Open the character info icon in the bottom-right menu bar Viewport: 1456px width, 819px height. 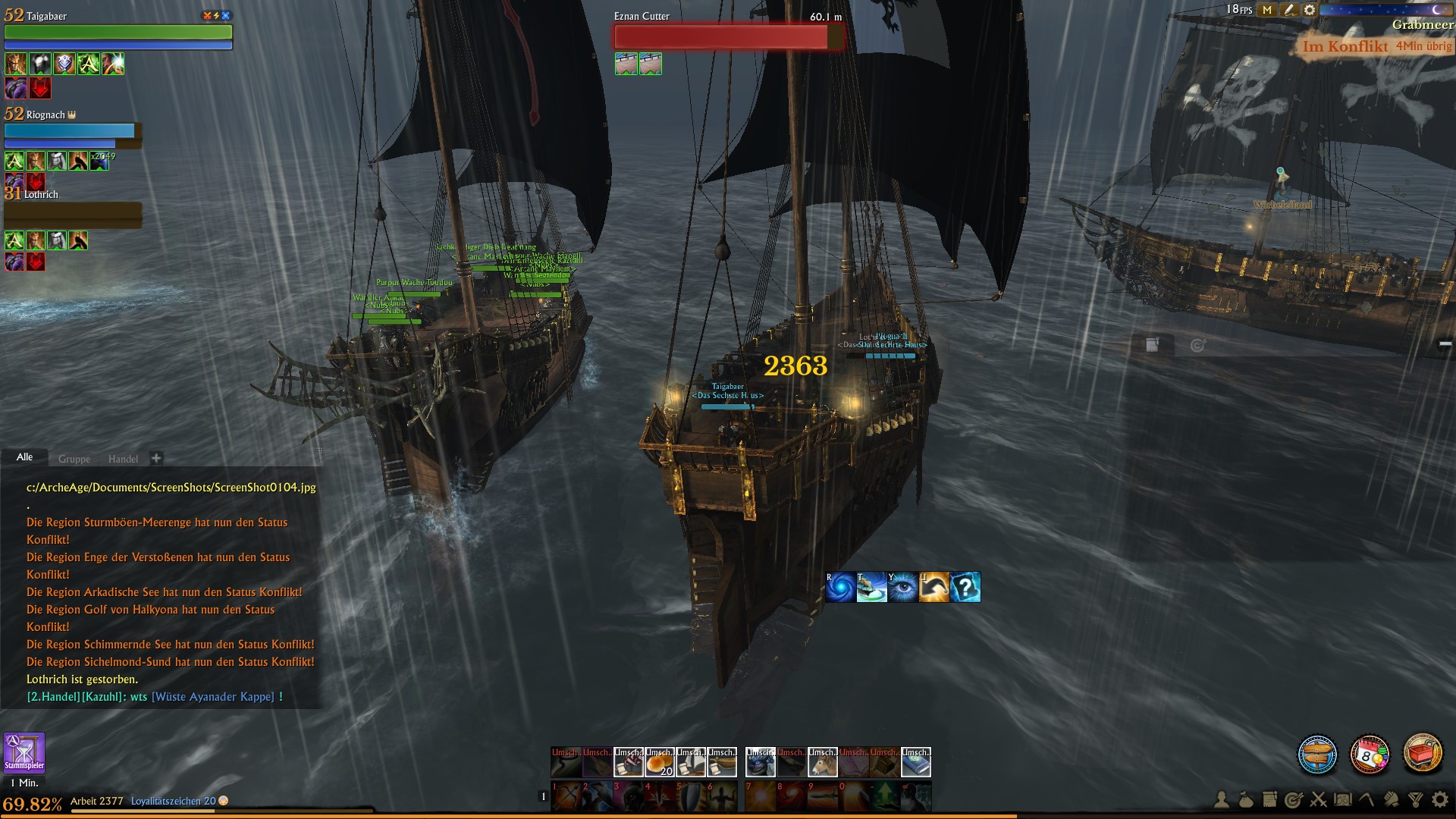(1221, 800)
